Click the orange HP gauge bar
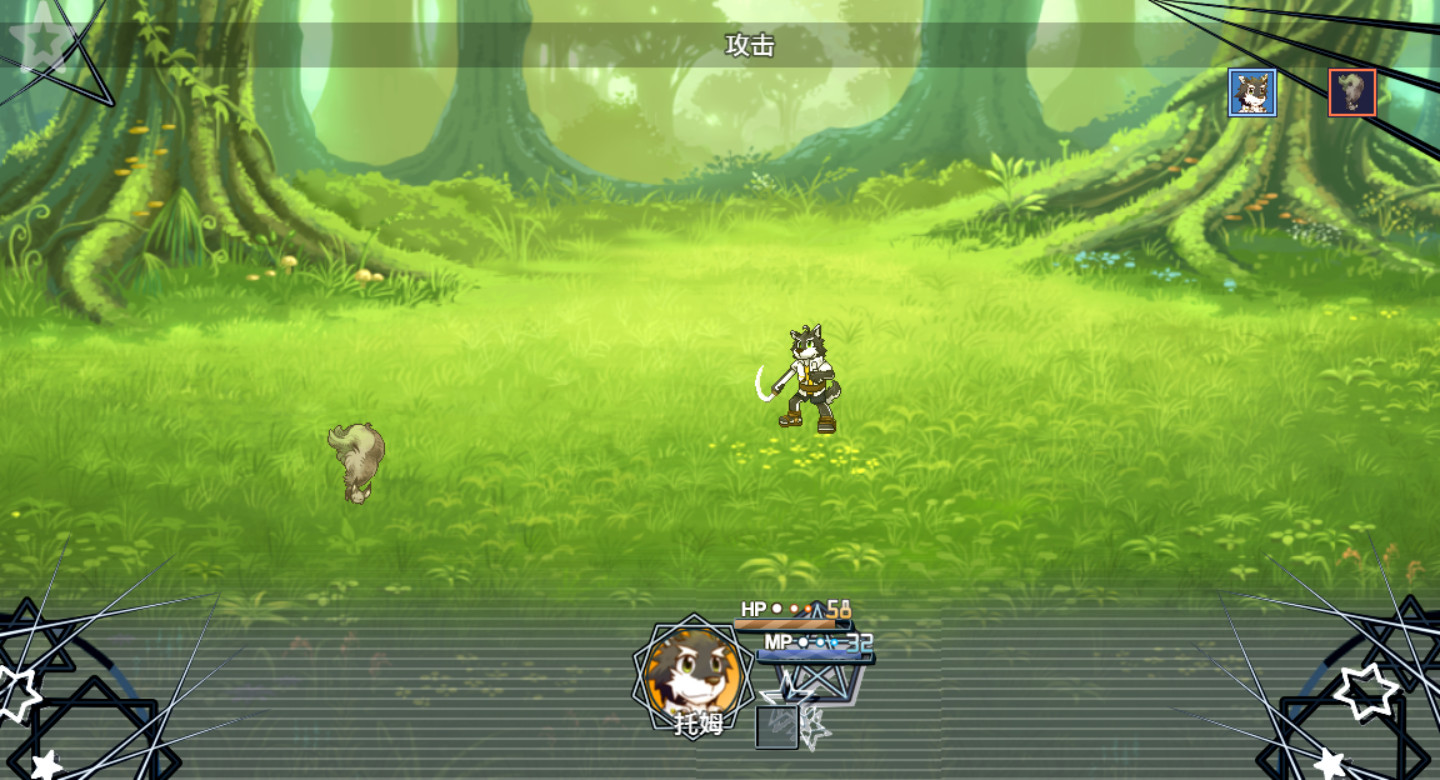The width and height of the screenshot is (1440, 780). [x=785, y=623]
